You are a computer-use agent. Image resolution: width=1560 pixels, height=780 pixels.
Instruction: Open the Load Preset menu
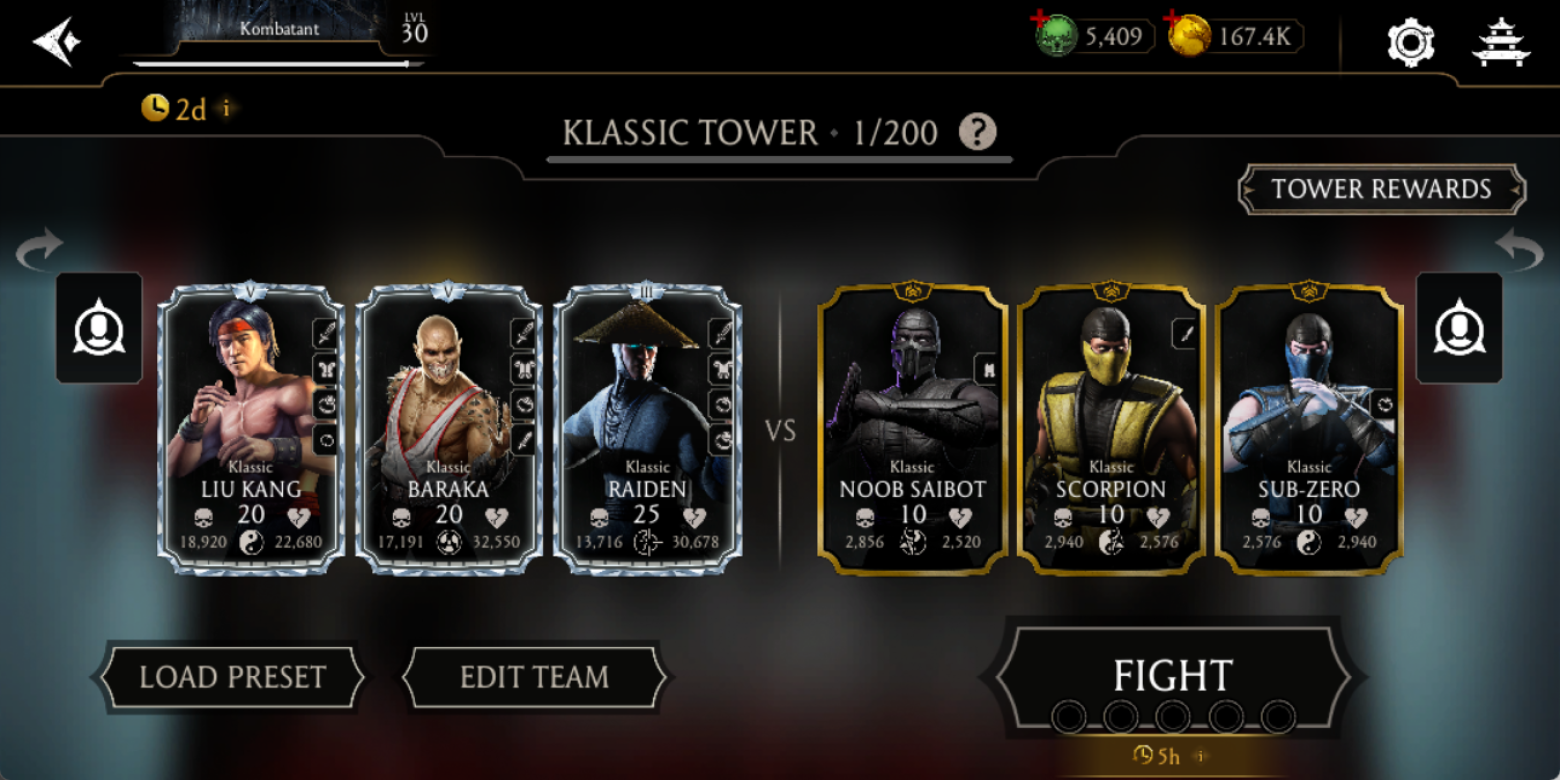click(232, 677)
